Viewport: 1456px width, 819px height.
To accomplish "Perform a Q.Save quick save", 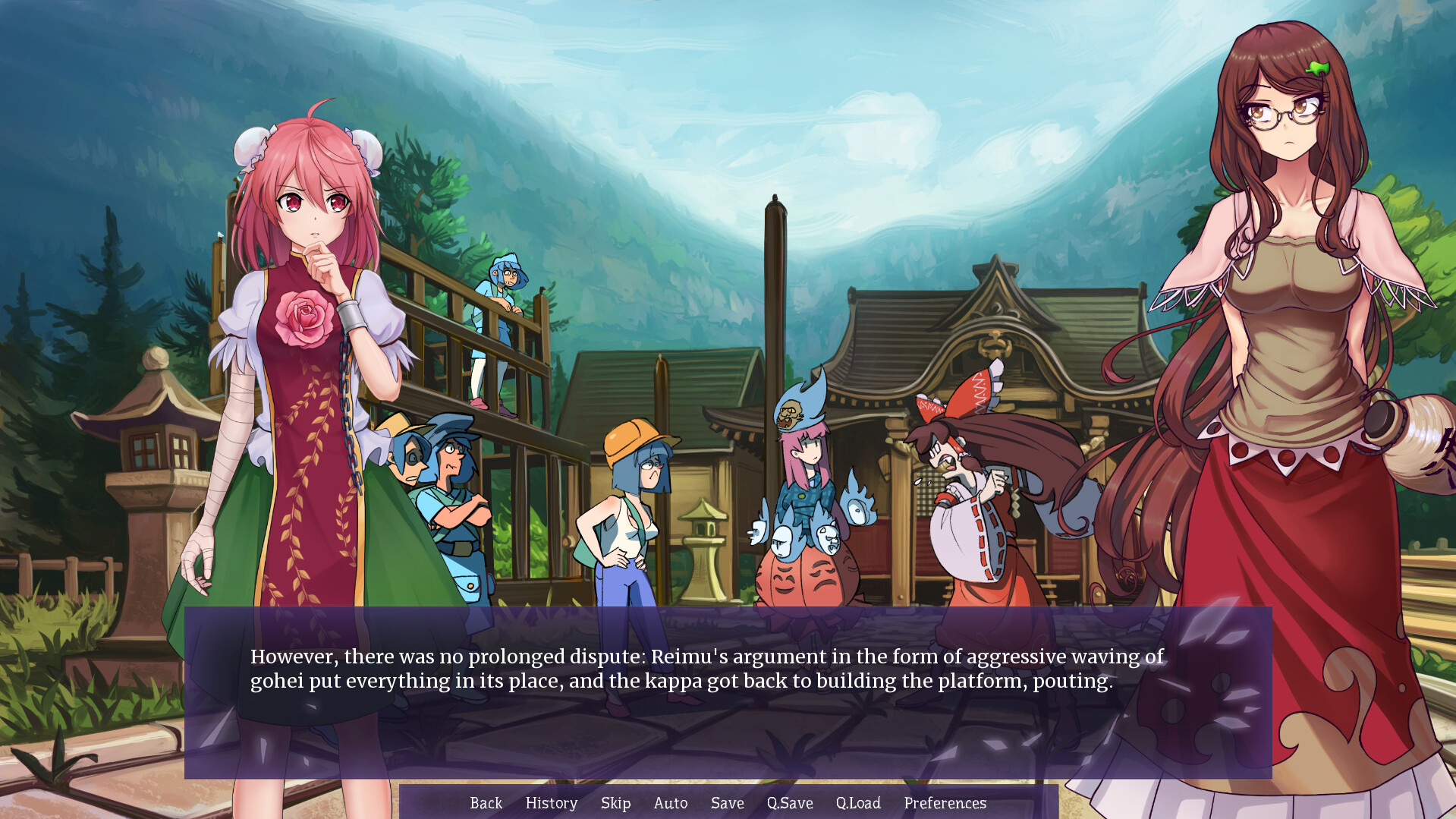I will point(789,803).
